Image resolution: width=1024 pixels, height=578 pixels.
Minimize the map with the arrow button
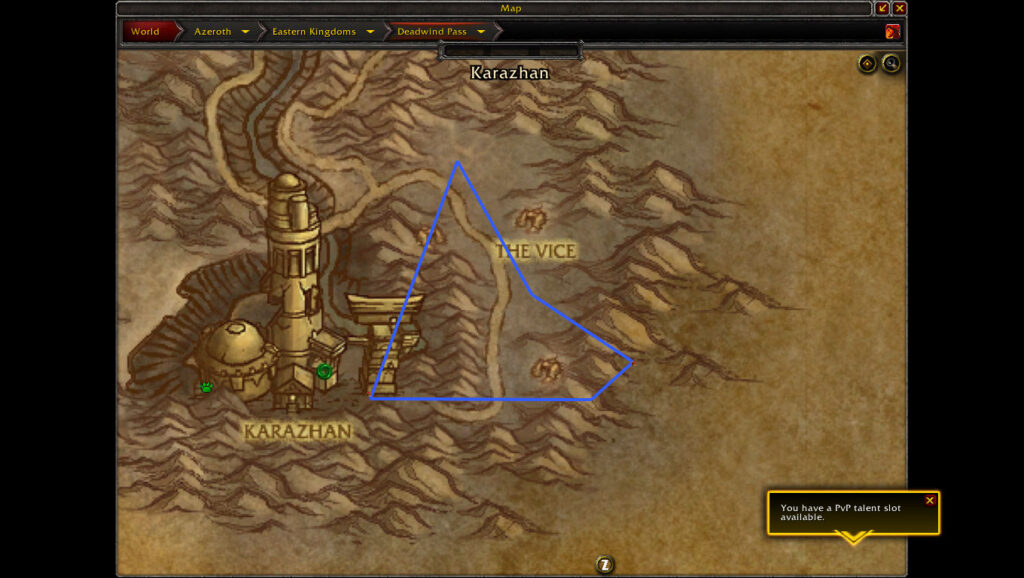pos(883,9)
